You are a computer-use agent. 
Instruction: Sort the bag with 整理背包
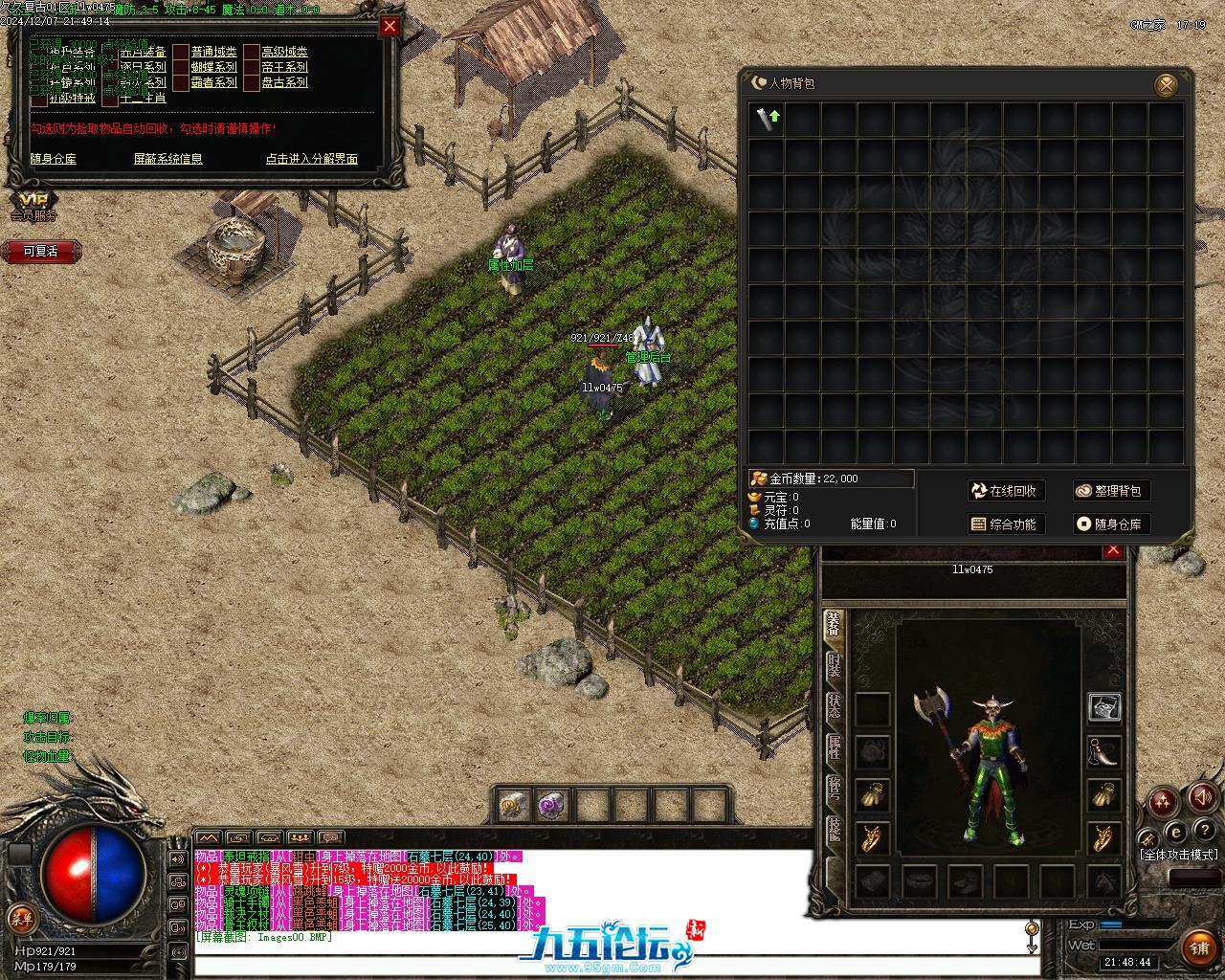[x=1109, y=491]
